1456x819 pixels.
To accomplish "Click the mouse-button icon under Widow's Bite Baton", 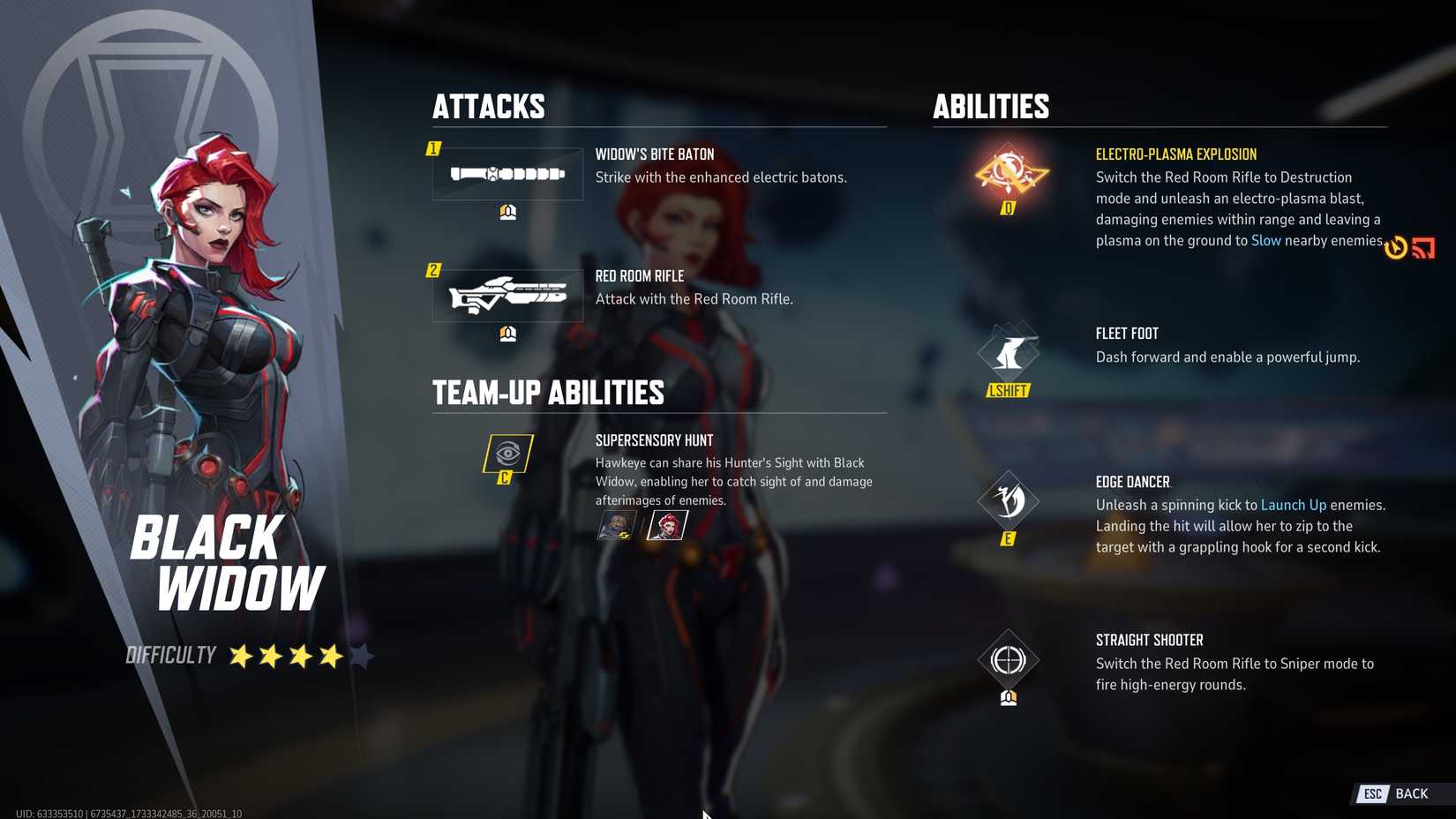I will [x=506, y=211].
